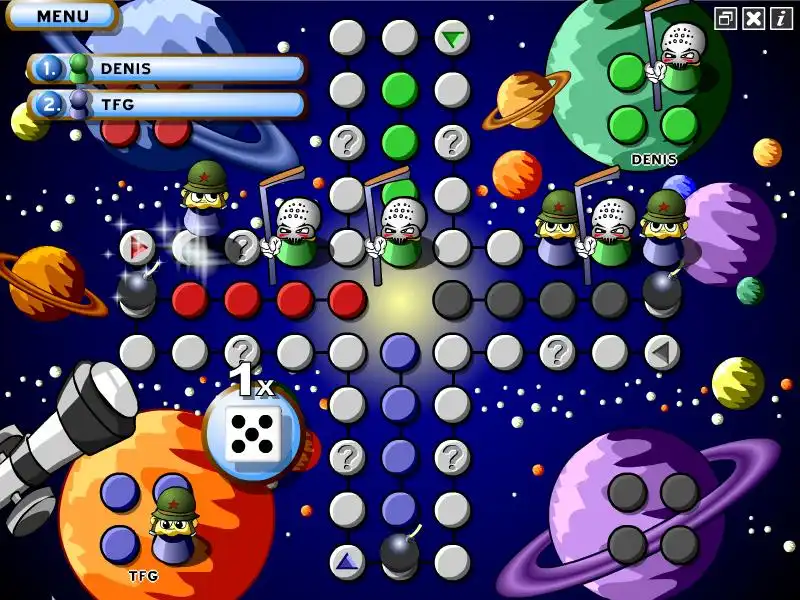Open the MENU button

tap(62, 16)
